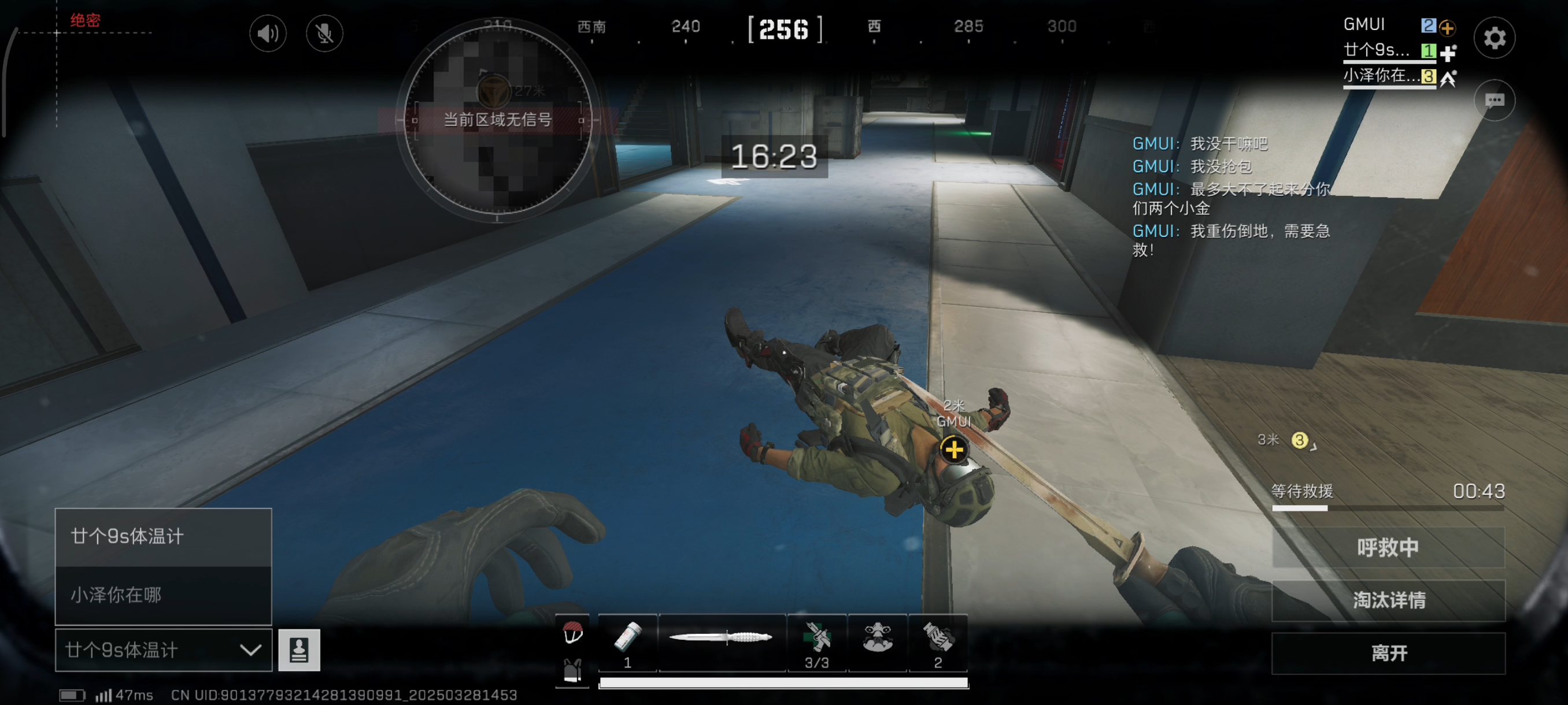Open the gear settings menu

pos(1495,38)
